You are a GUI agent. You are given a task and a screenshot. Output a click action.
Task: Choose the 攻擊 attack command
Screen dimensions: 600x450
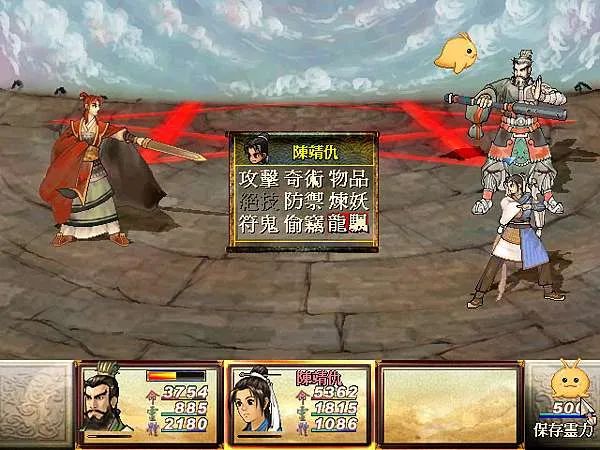tap(257, 179)
